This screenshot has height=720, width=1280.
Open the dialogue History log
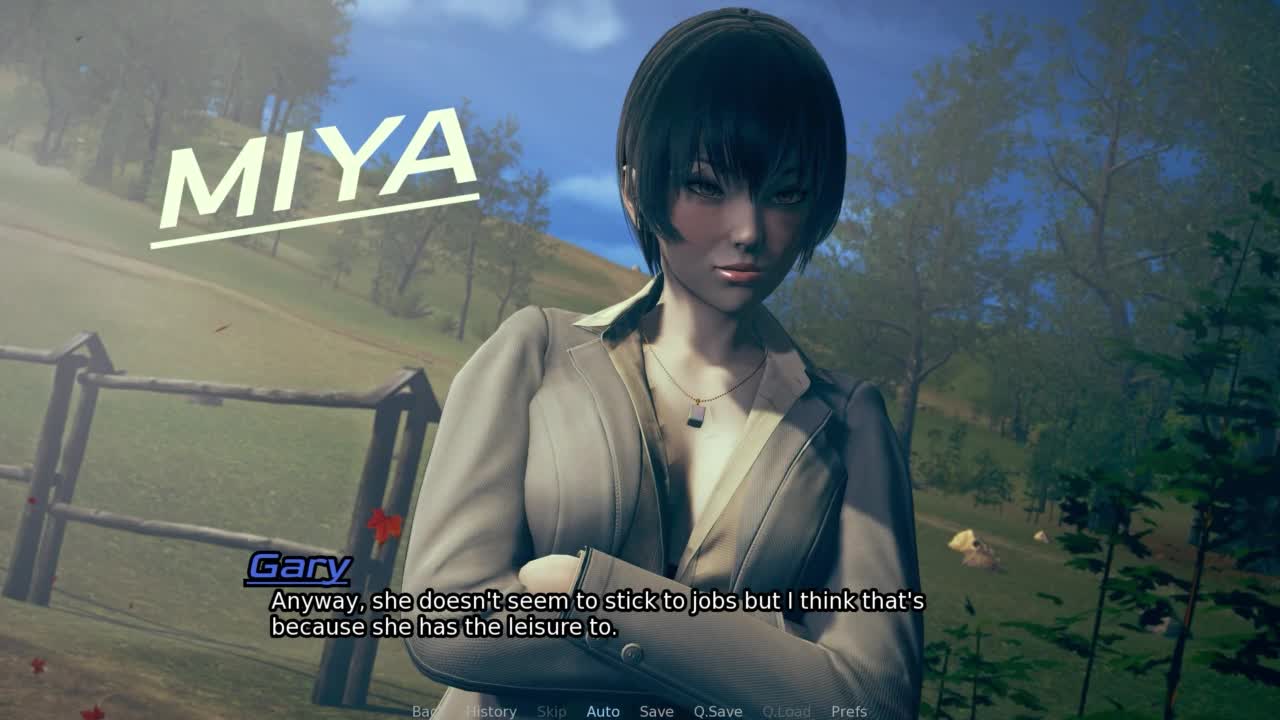coord(490,711)
